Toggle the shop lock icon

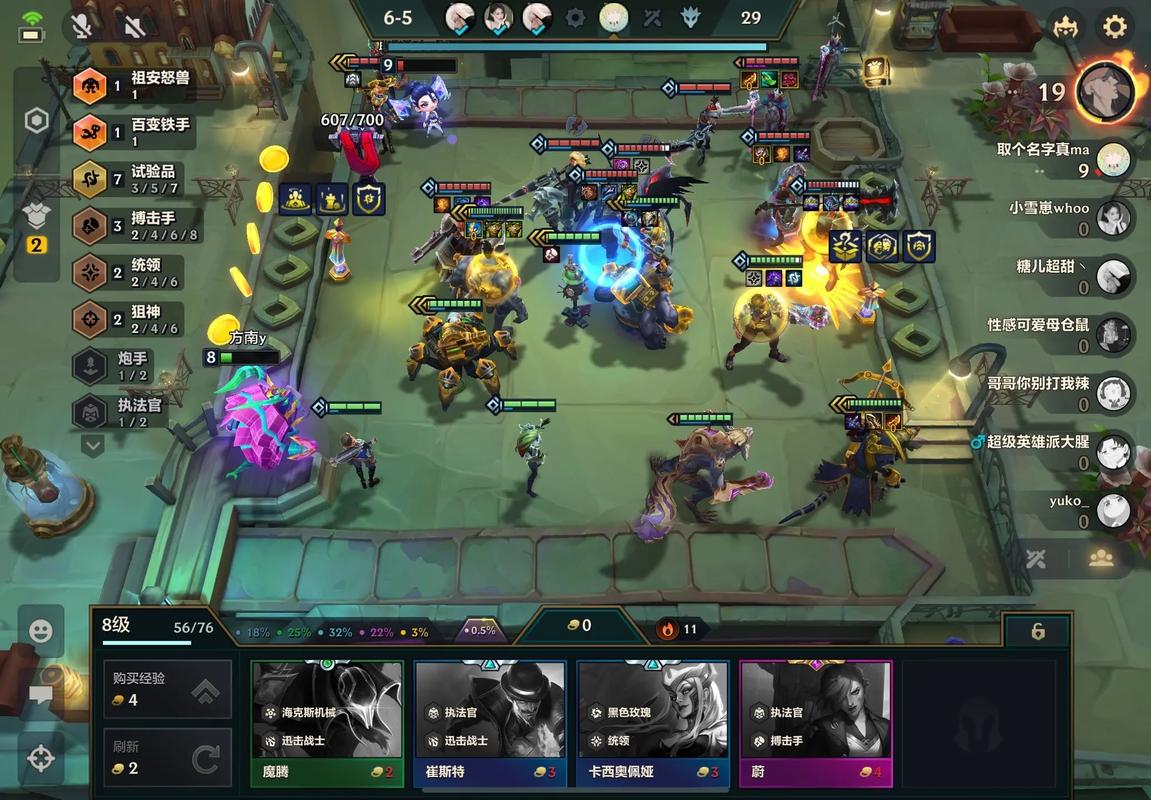pos(1038,631)
